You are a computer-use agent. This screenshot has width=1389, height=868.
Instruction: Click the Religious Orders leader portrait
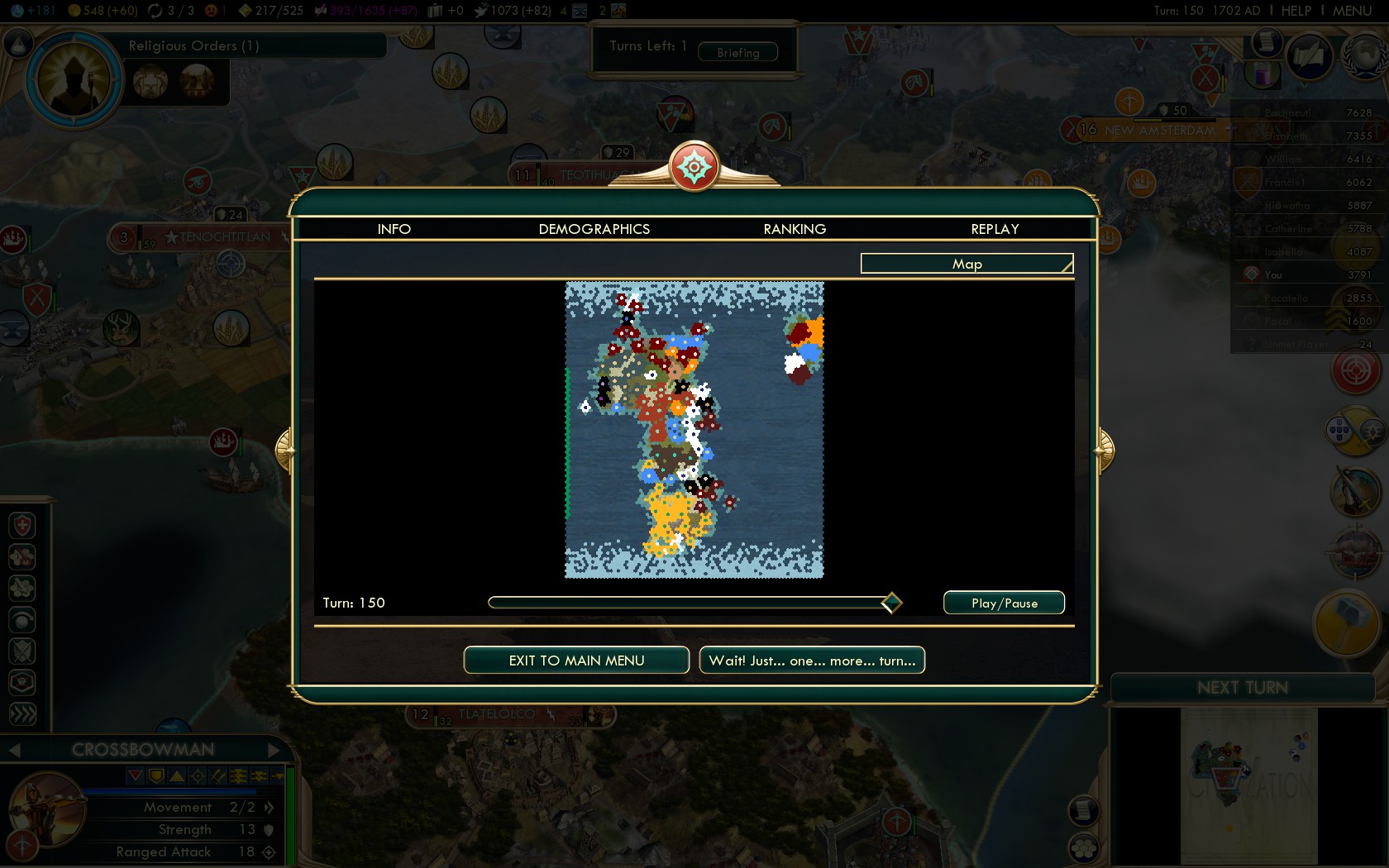74,80
